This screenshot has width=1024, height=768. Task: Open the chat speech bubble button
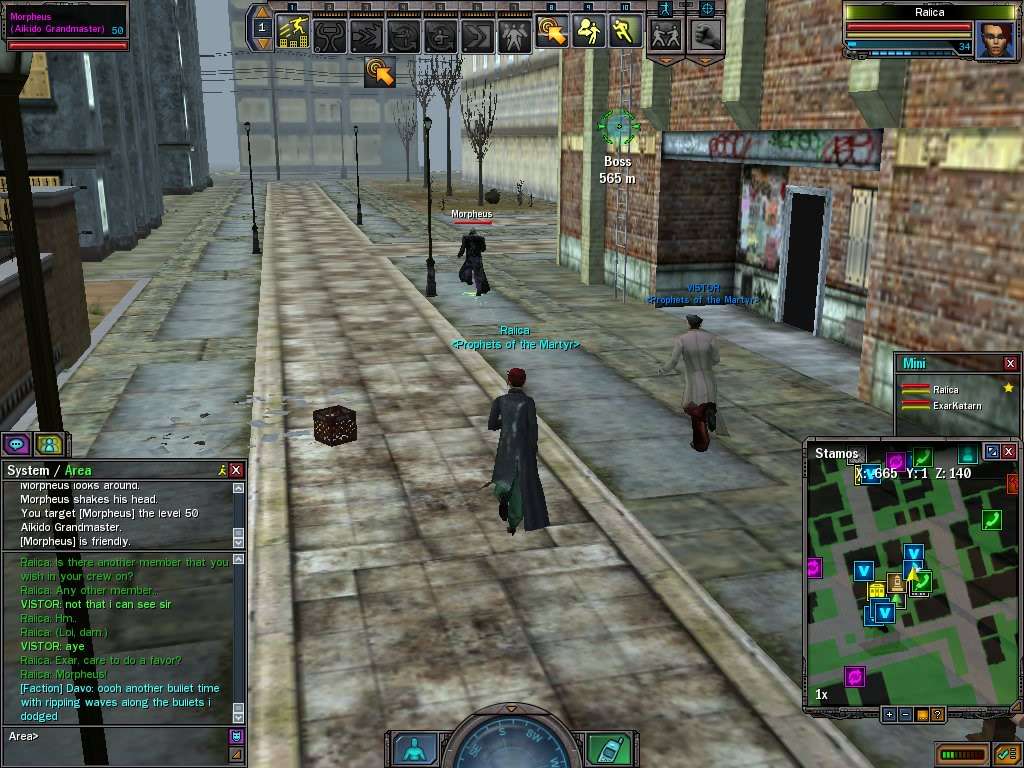tap(16, 444)
